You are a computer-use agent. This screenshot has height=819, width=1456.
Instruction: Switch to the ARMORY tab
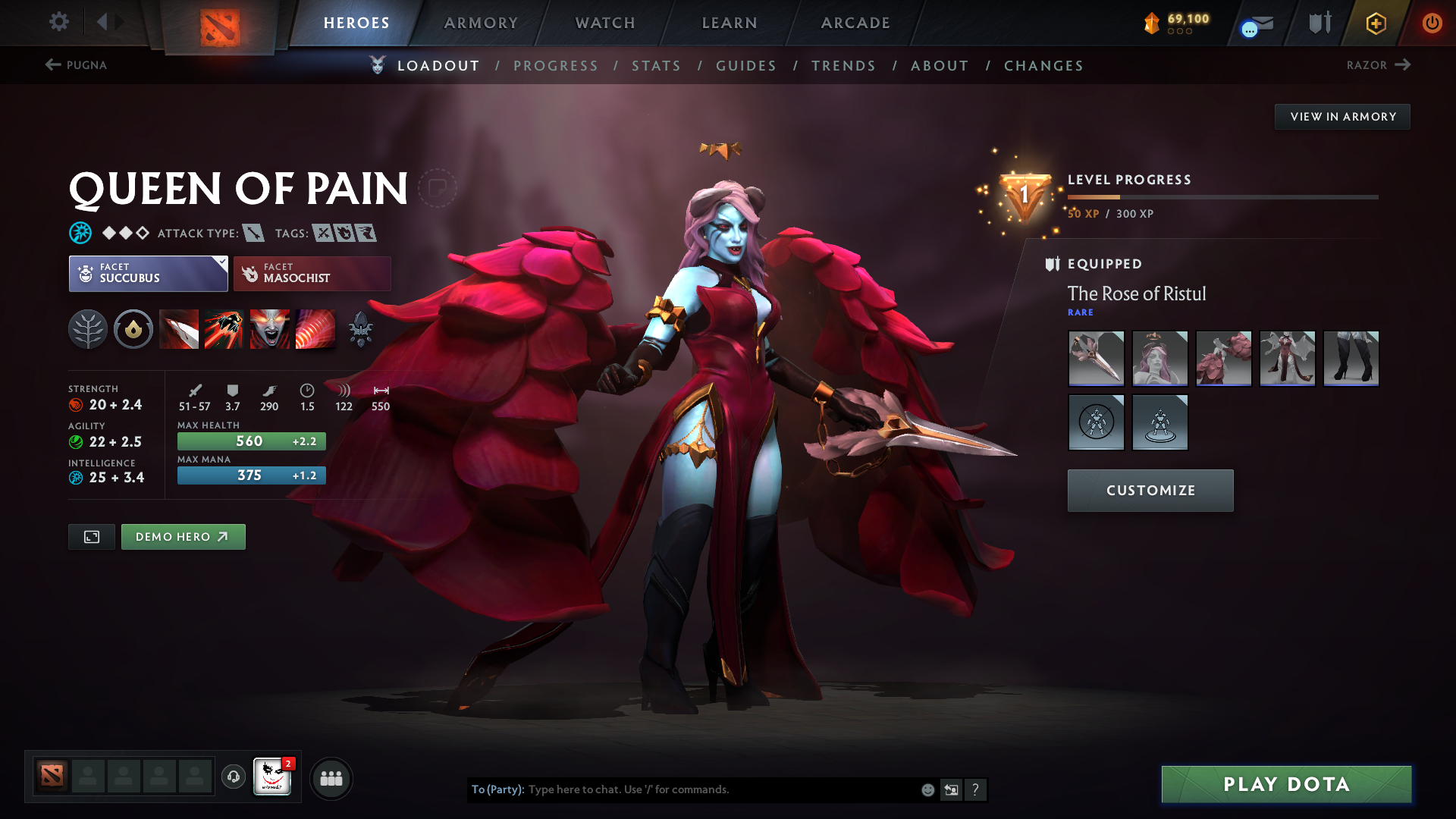tap(481, 23)
